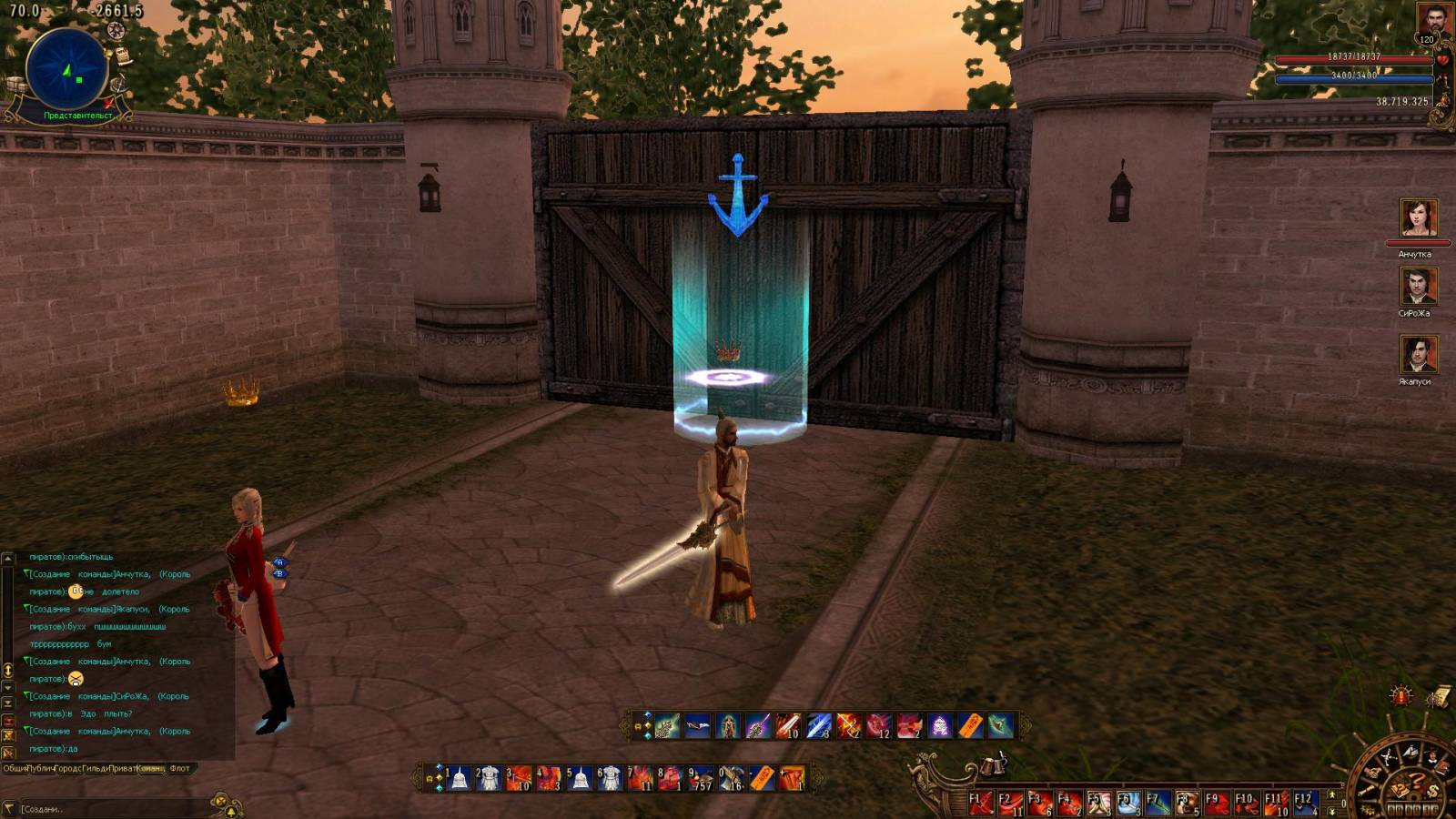This screenshot has width=1456, height=819.
Task: Select the helmet item in slot 1
Action: pos(460,779)
